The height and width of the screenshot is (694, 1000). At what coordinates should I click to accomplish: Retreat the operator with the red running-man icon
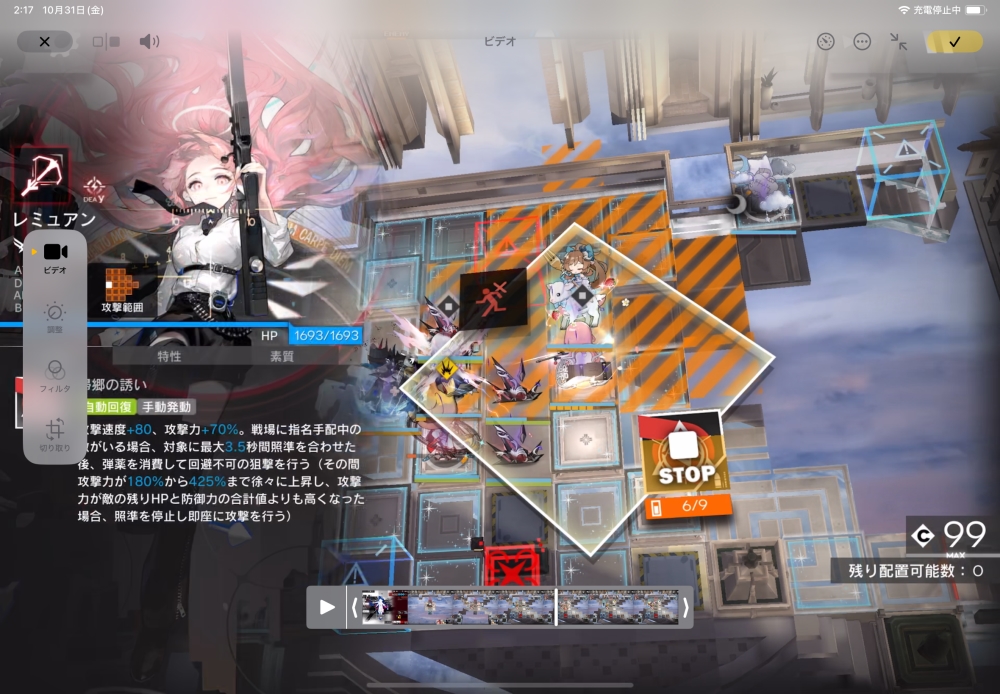coord(492,298)
